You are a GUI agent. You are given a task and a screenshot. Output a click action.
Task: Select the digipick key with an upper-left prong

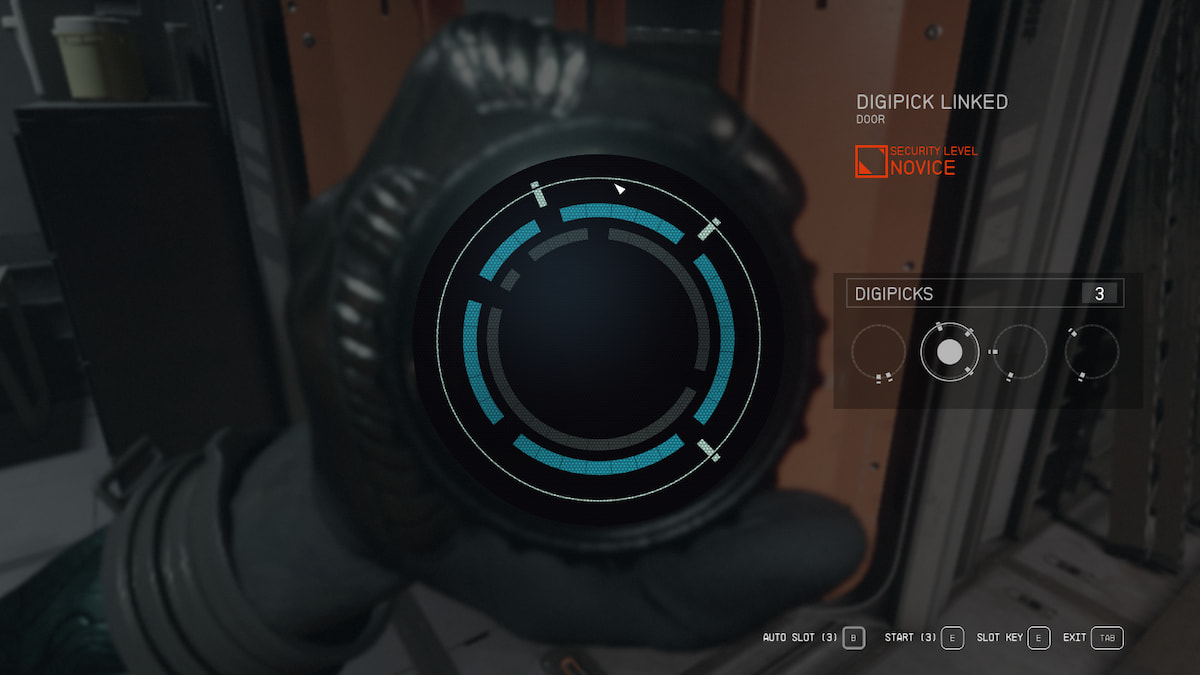[x=1092, y=352]
